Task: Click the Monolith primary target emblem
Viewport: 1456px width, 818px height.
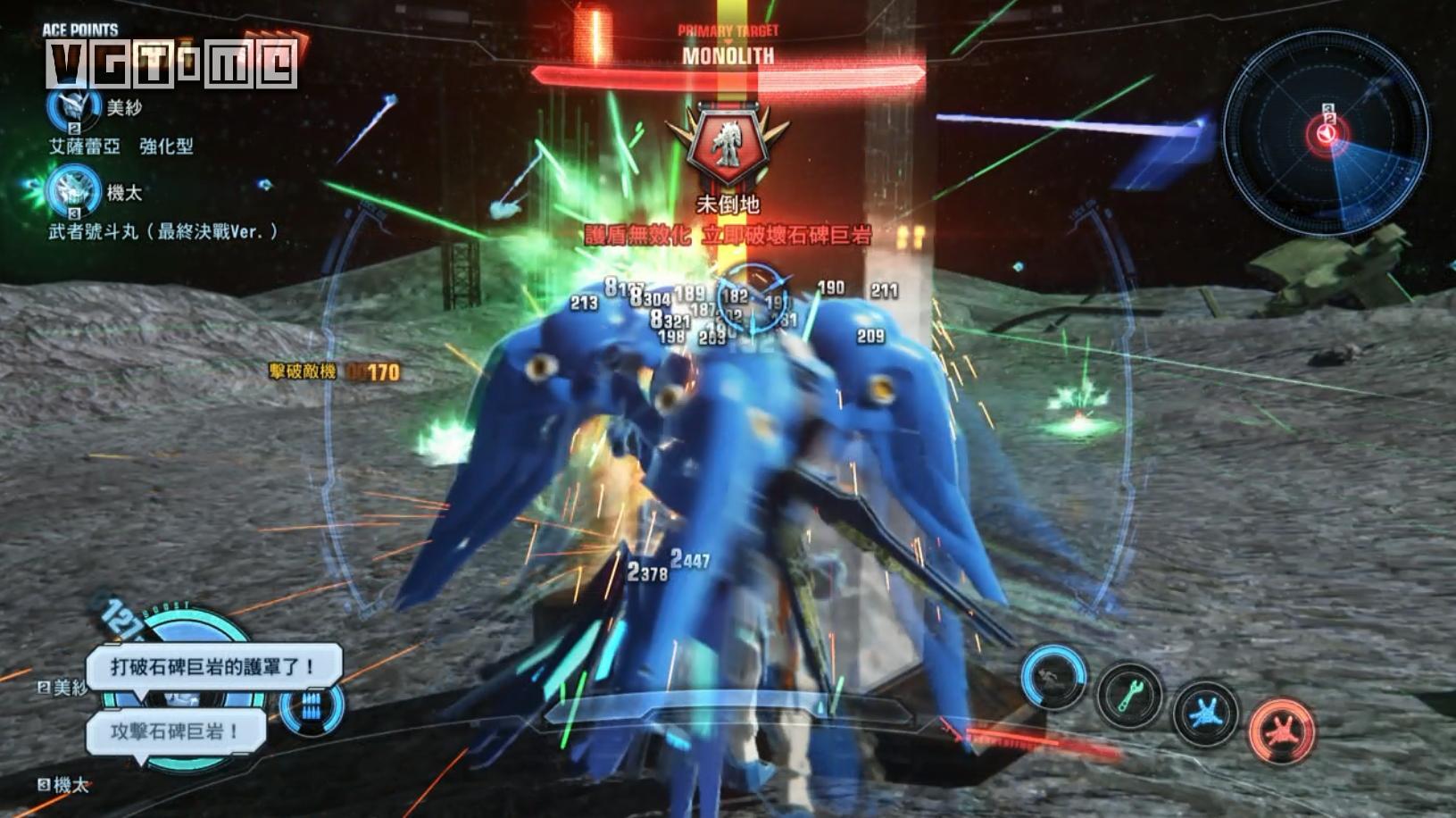Action: pyautogui.click(x=728, y=146)
